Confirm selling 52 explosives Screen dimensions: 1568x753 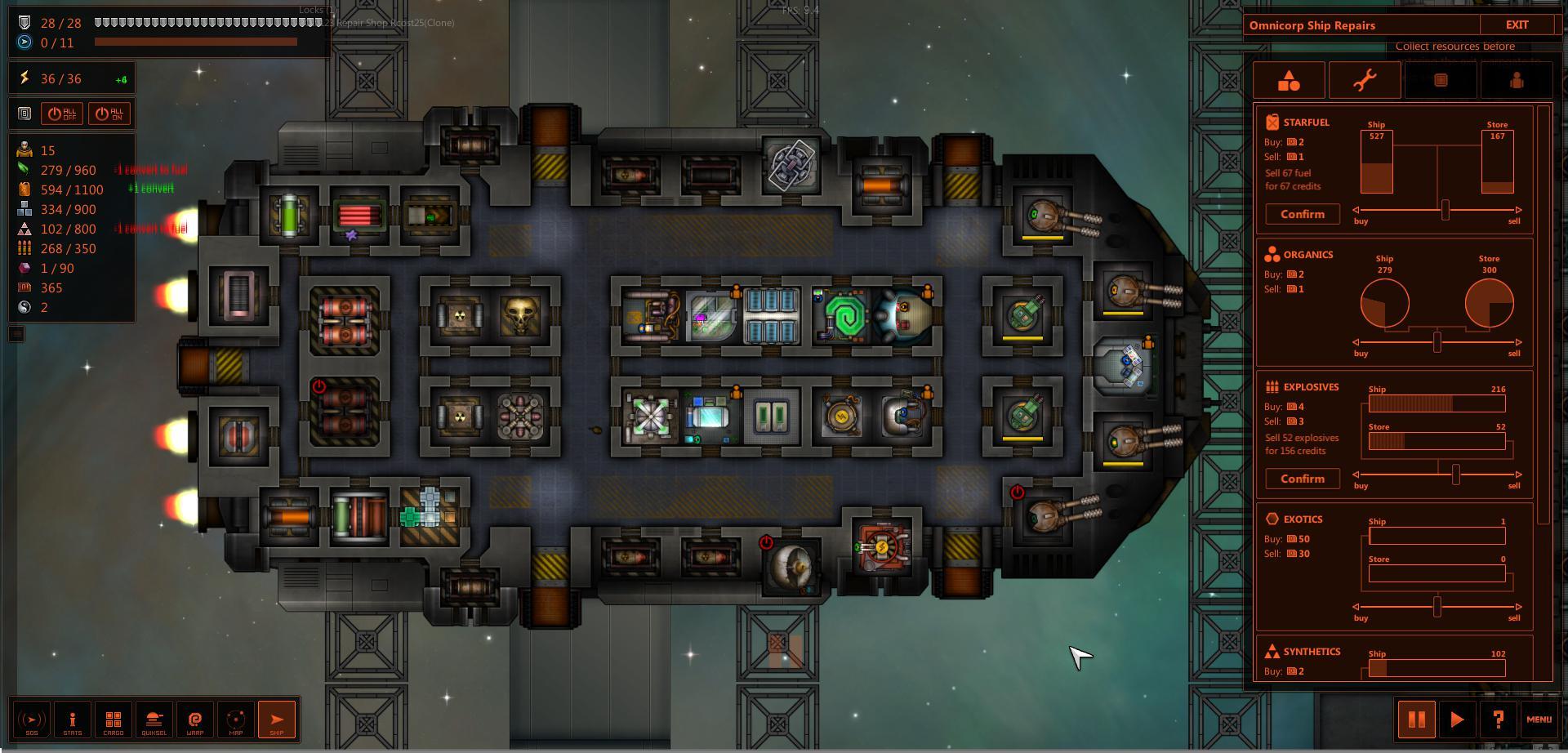[1302, 479]
